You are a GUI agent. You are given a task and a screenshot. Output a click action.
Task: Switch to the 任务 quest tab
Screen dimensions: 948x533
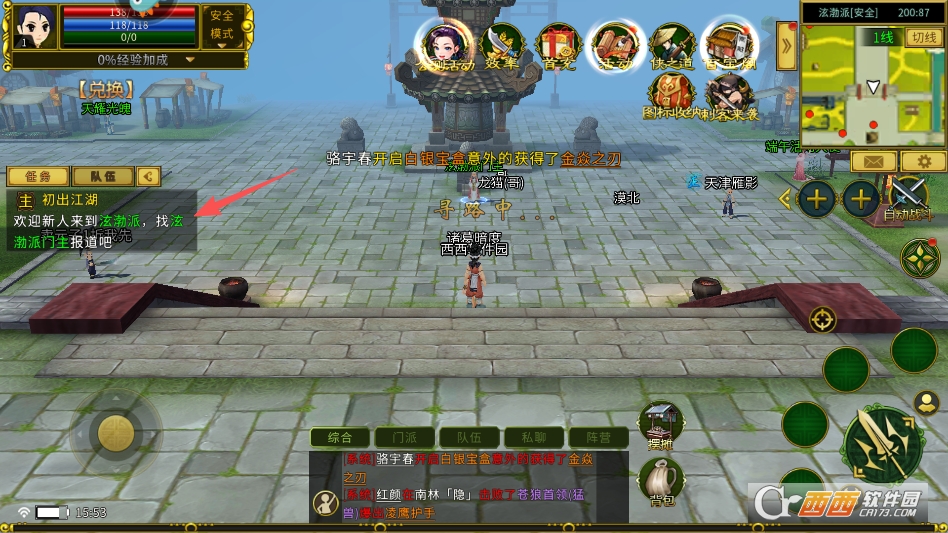pyautogui.click(x=38, y=177)
